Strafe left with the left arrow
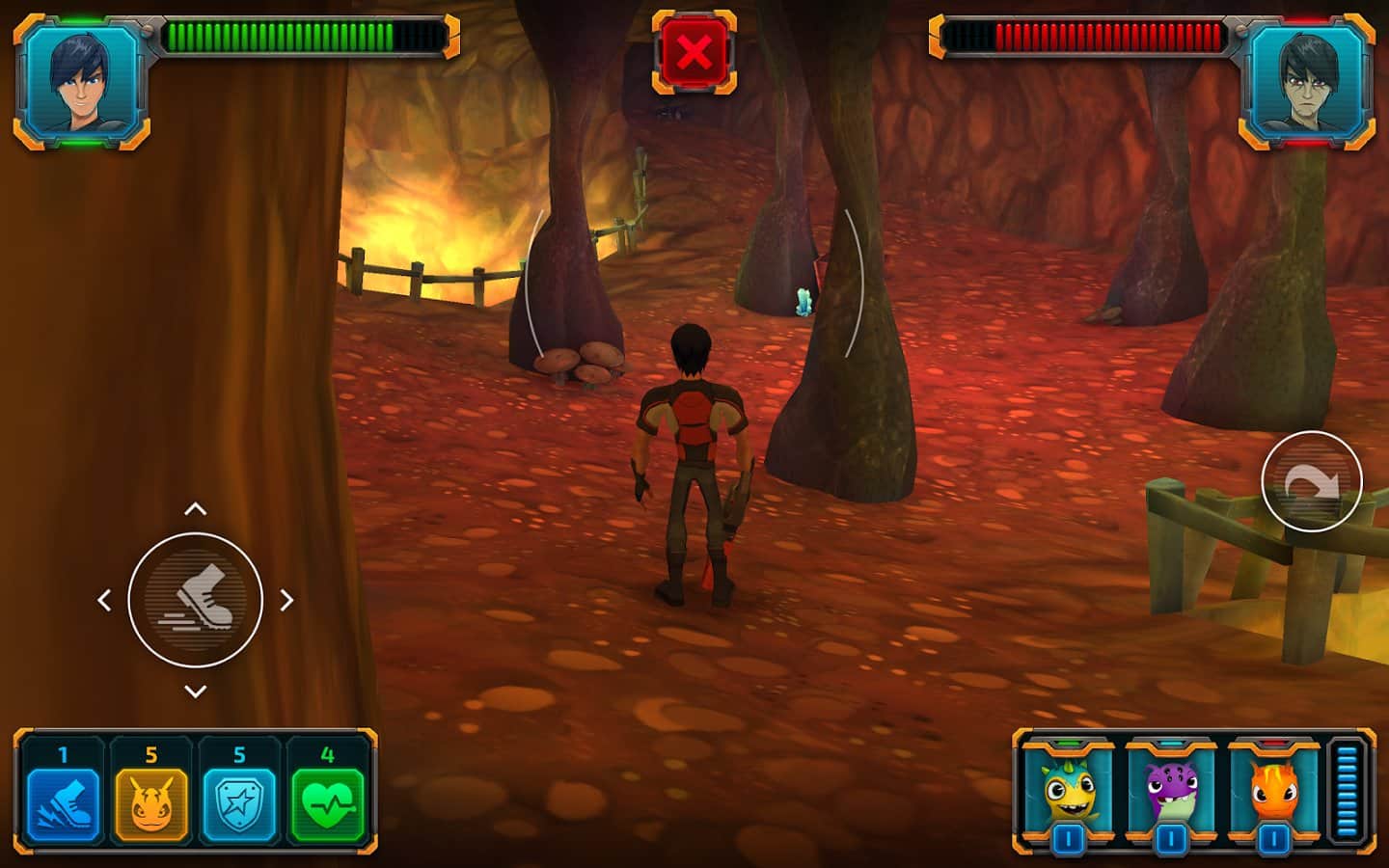This screenshot has width=1389, height=868. 105,600
